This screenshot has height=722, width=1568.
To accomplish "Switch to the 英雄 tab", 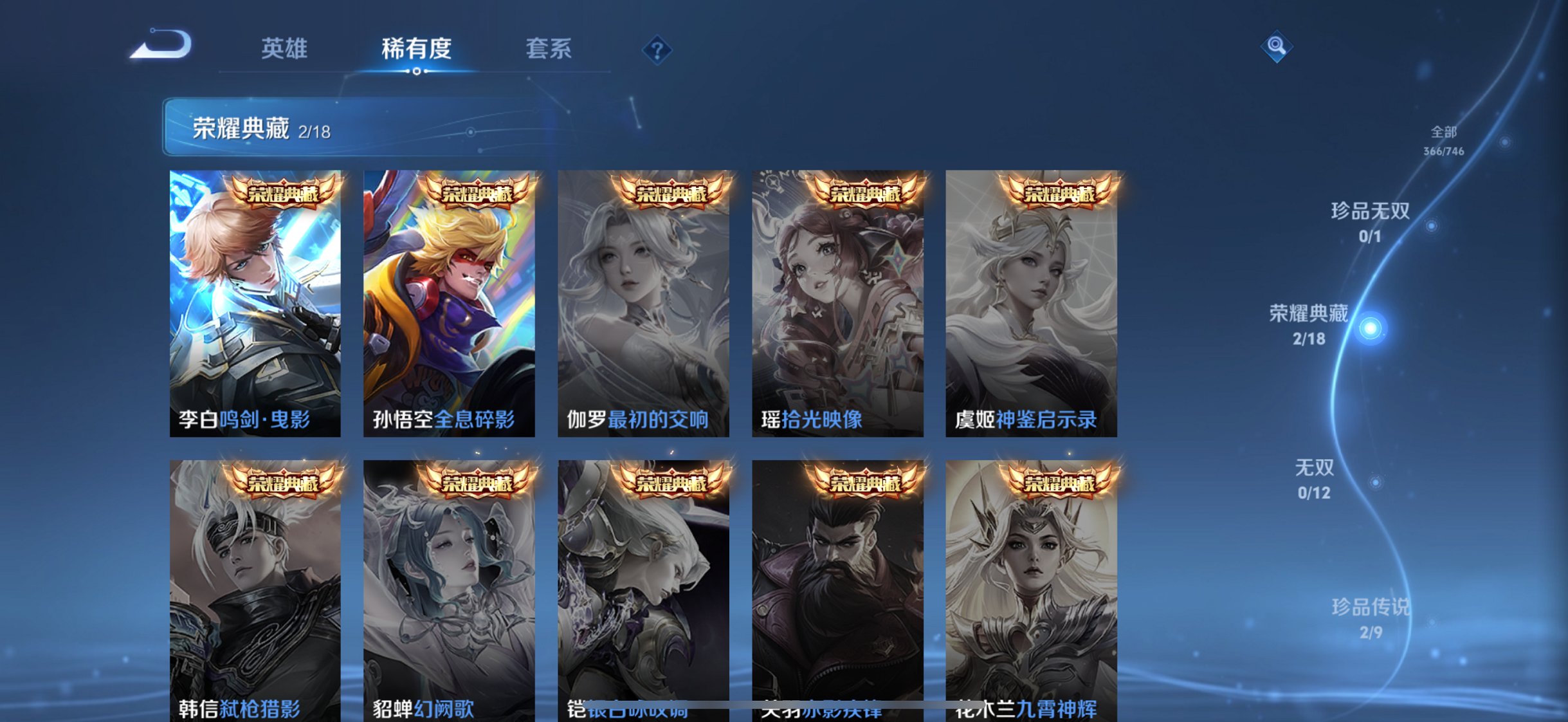I will [285, 48].
